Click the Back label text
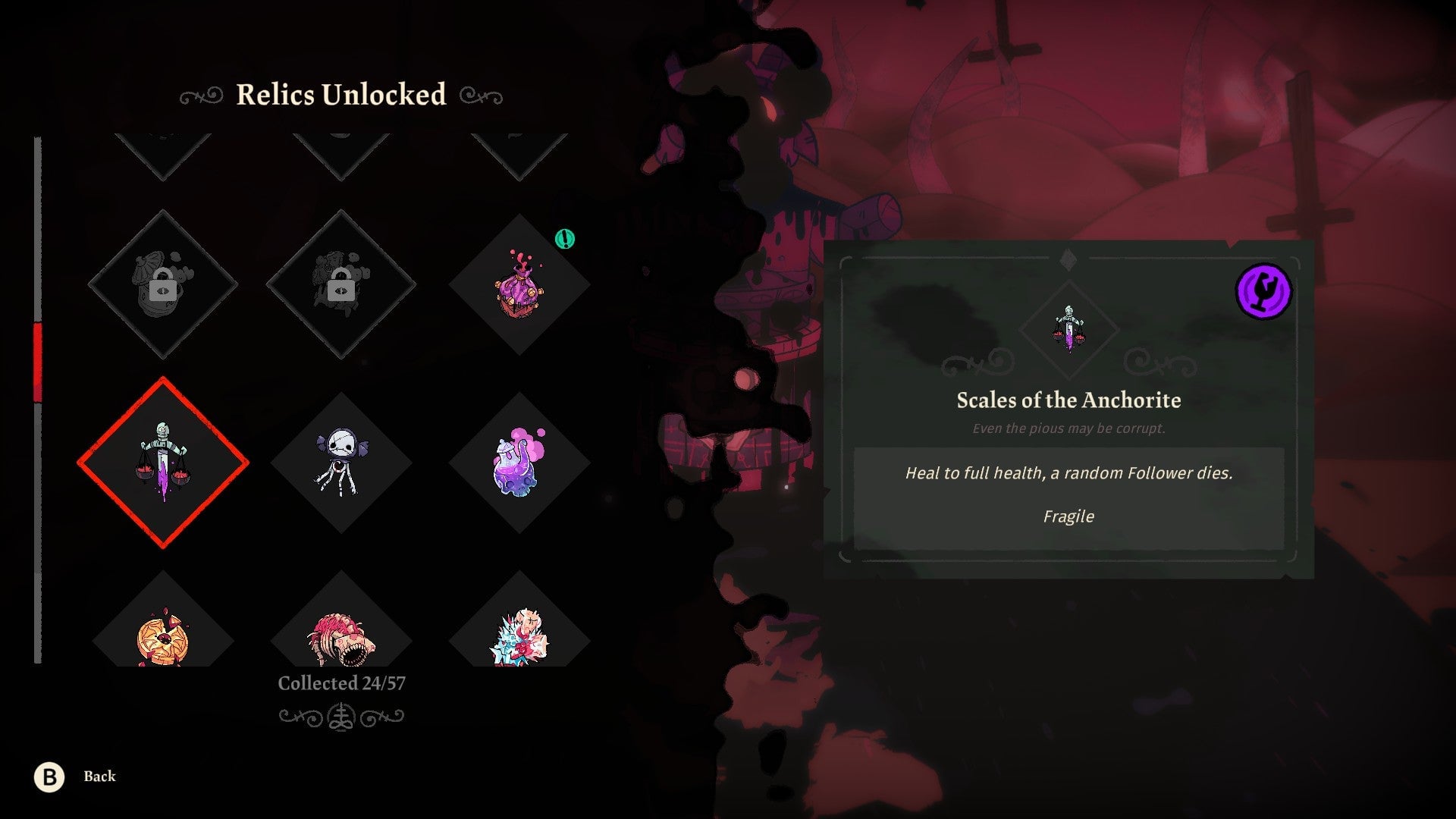The width and height of the screenshot is (1456, 819). point(99,777)
